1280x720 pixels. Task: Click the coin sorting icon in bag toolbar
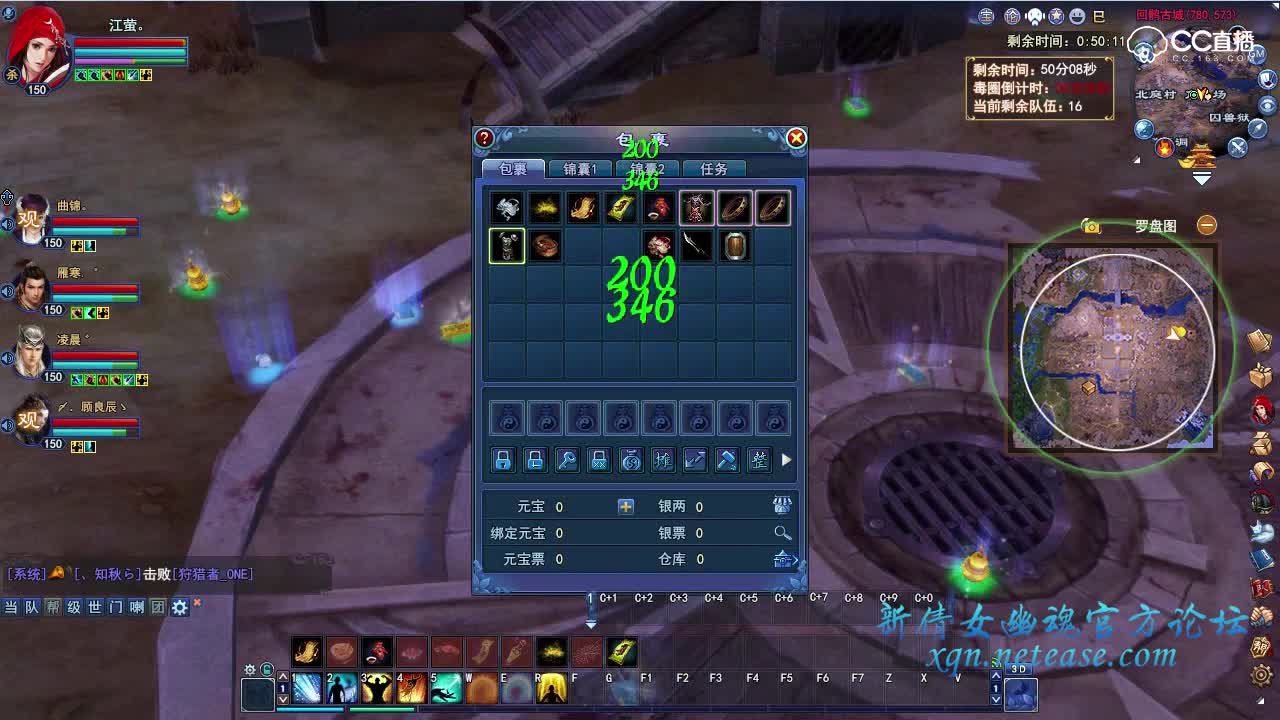click(x=630, y=460)
